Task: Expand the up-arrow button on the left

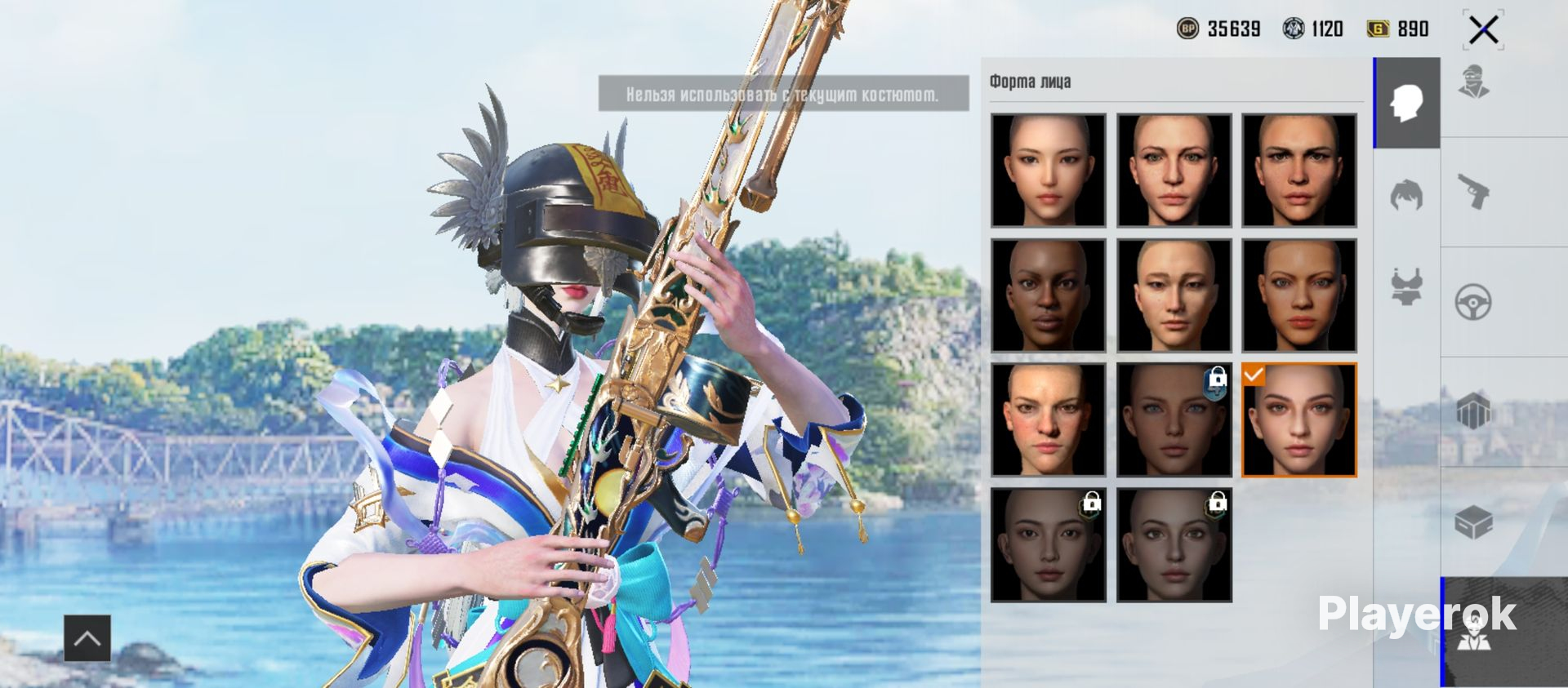Action: coord(87,637)
